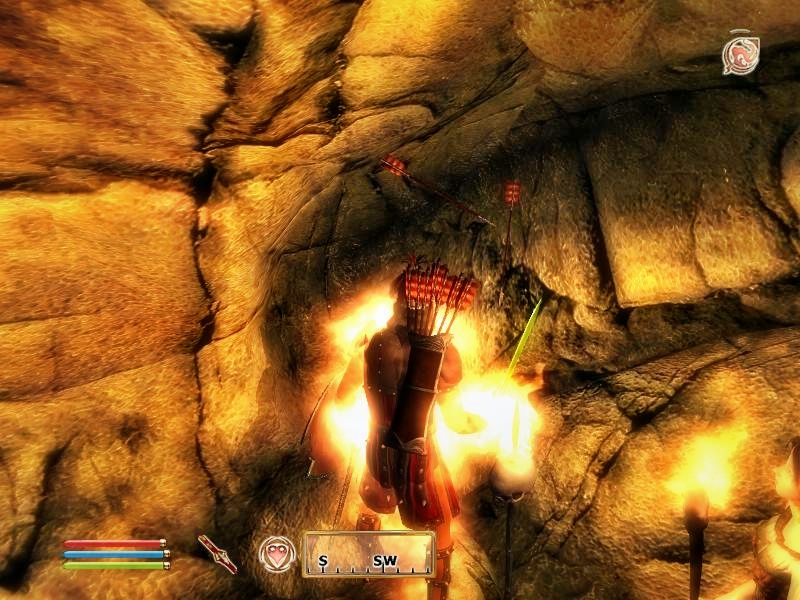
Task: Click the equipped weapon icon
Action: 217,553
